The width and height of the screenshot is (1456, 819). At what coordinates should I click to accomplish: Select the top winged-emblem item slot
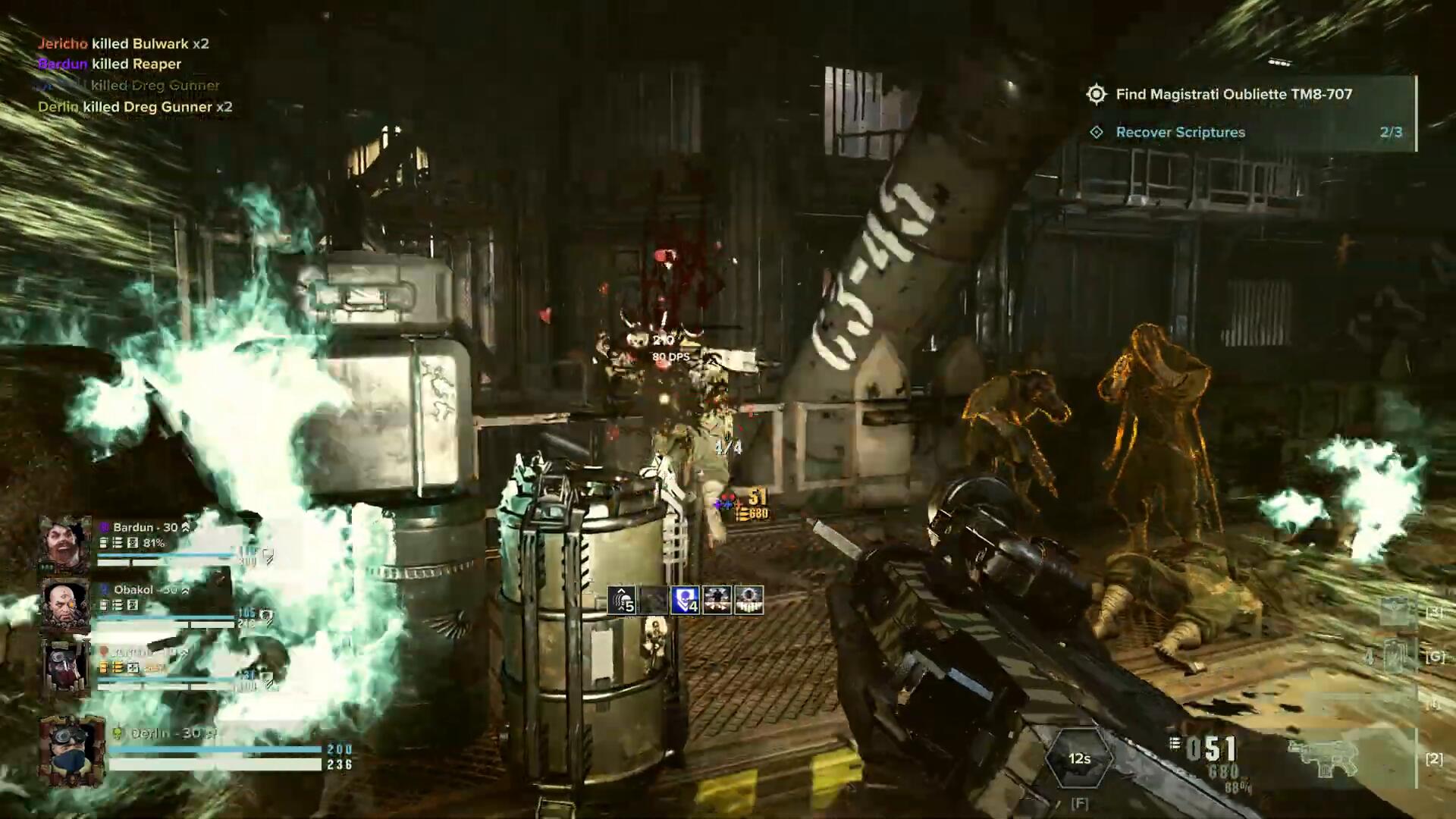(x=1395, y=611)
